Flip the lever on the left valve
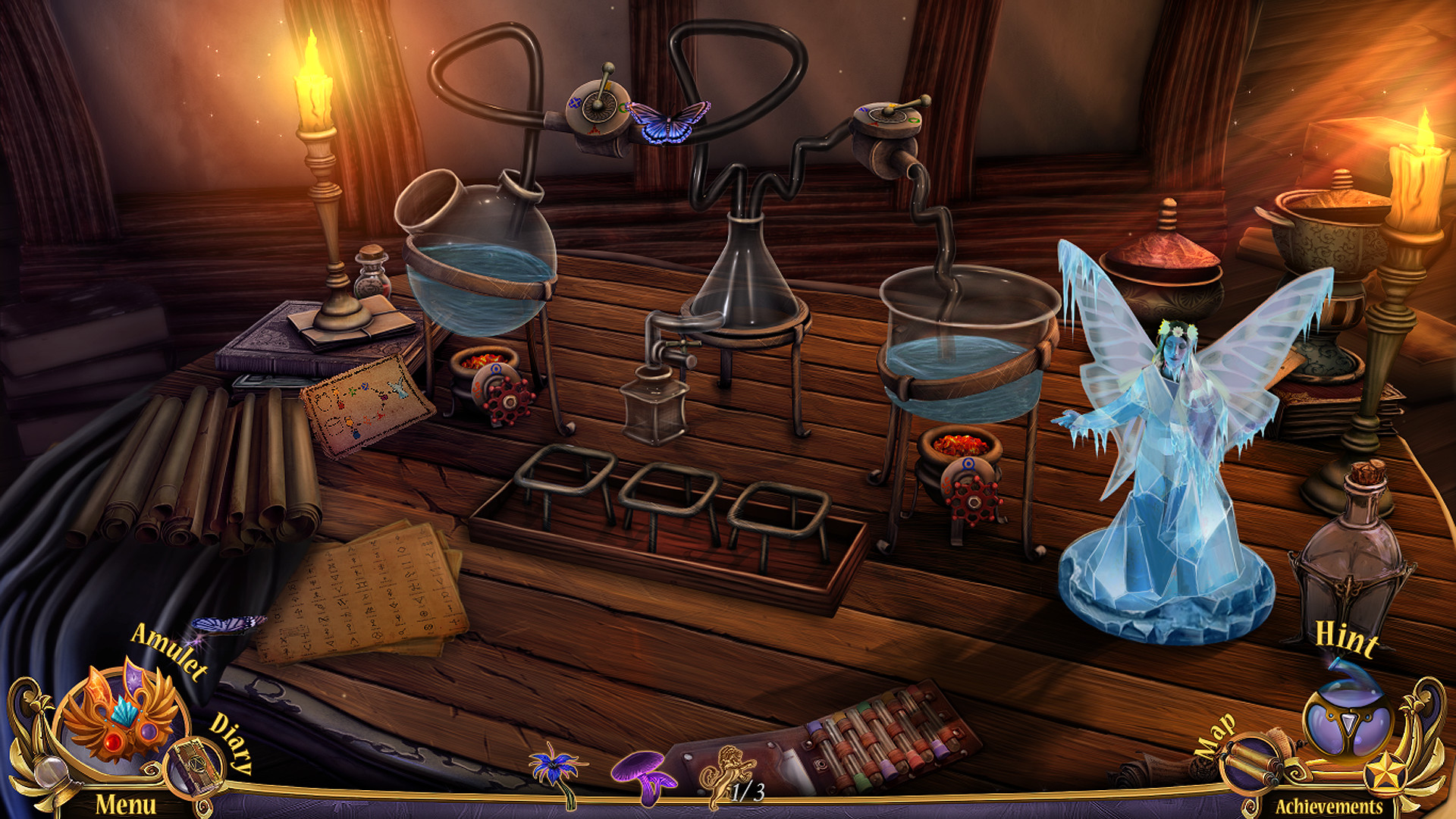 pos(603,80)
